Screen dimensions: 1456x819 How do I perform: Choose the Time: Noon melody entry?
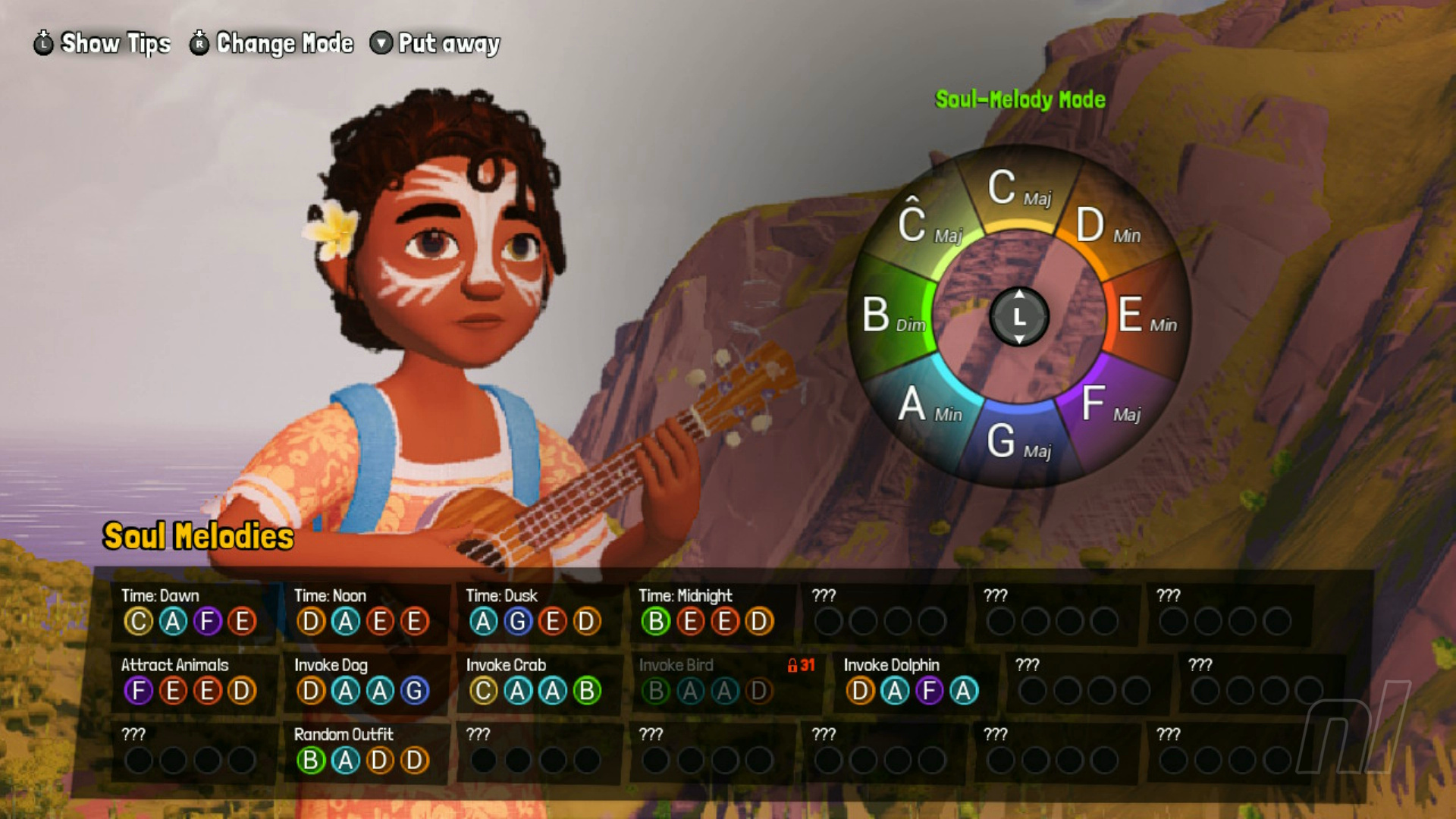[x=362, y=611]
